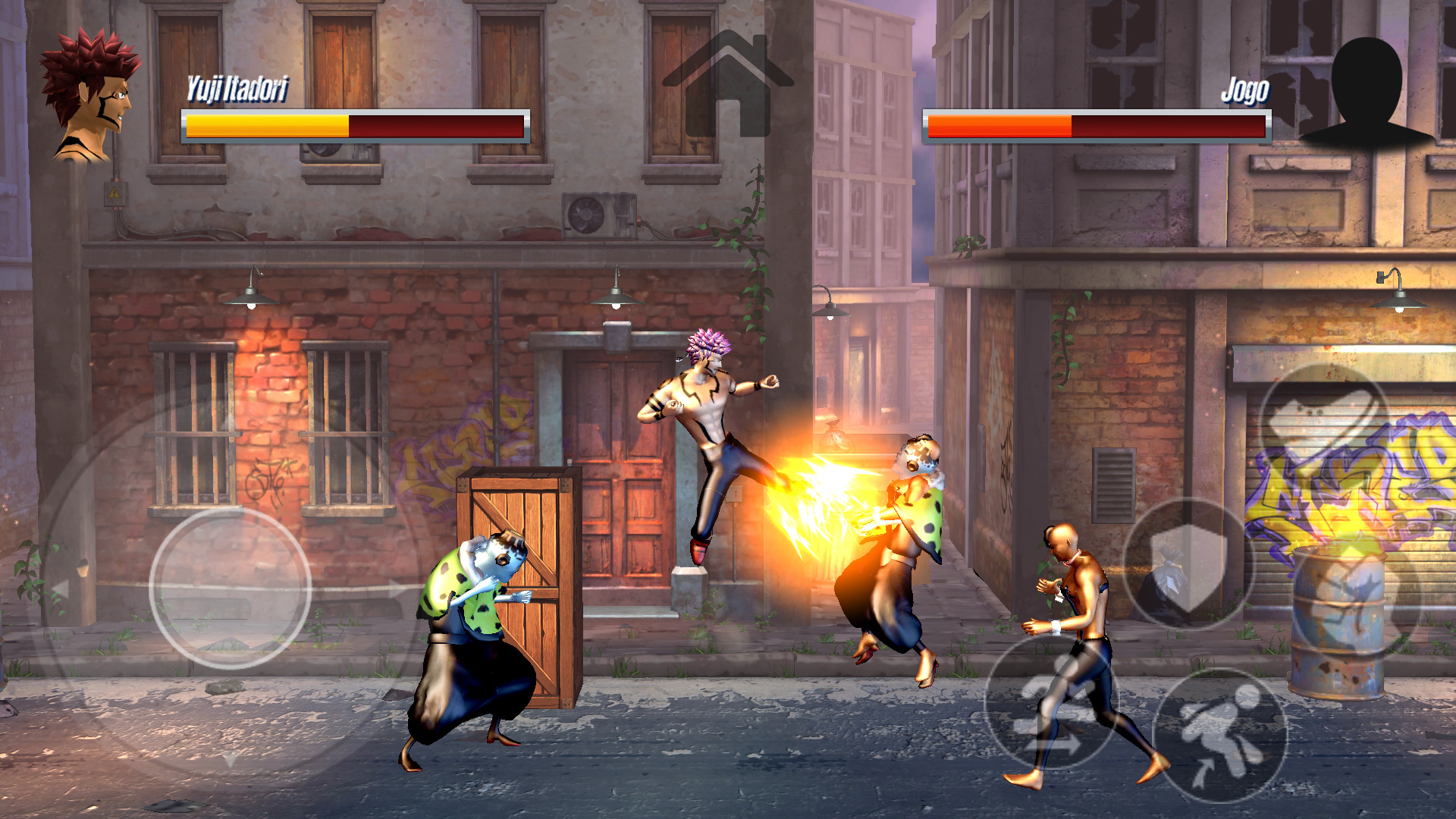
Task: Click the joystick's left direction arrow
Action: (61, 588)
